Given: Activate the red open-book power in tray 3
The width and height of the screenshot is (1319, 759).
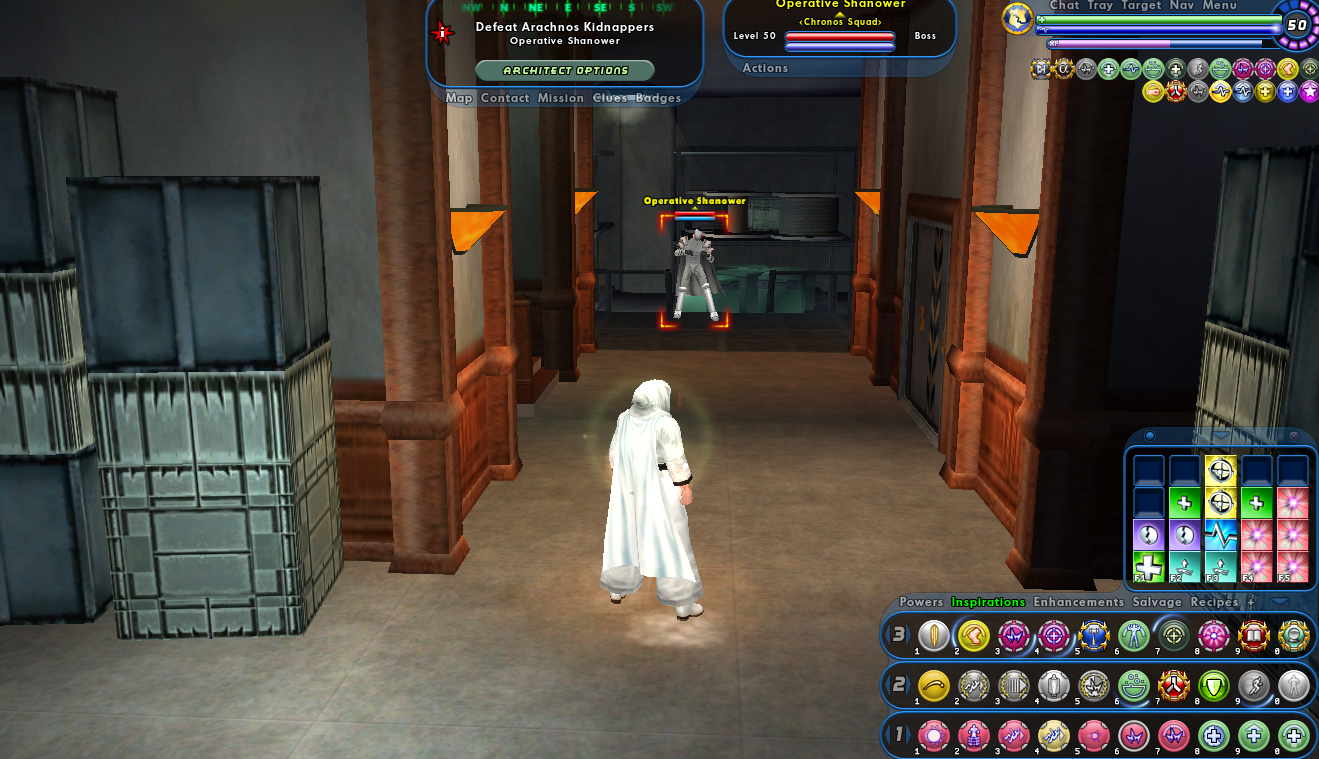Looking at the screenshot, I should 1253,636.
